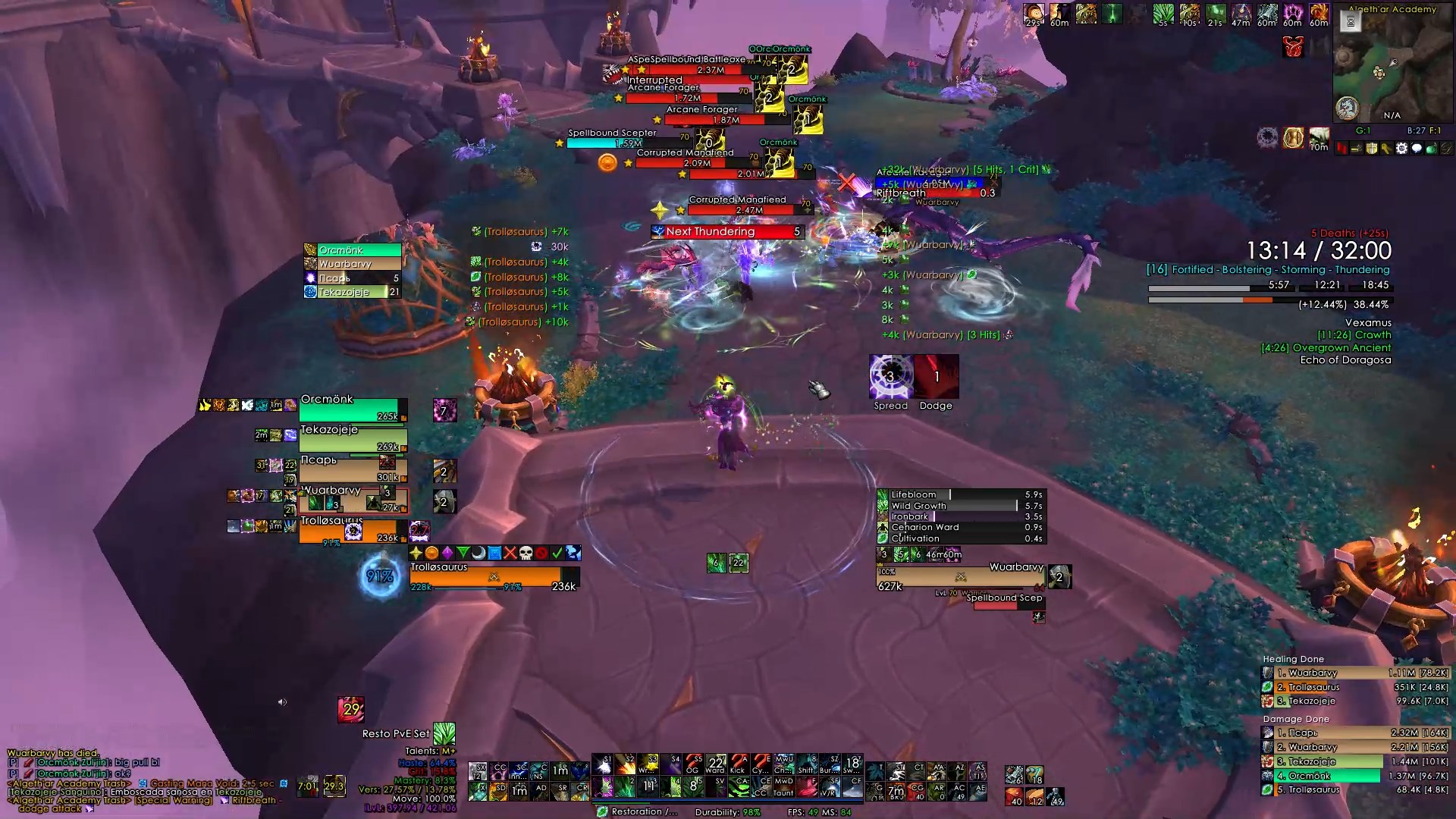Assign the green triangle raid marker
Screen dimensions: 1456x819
coord(463,553)
